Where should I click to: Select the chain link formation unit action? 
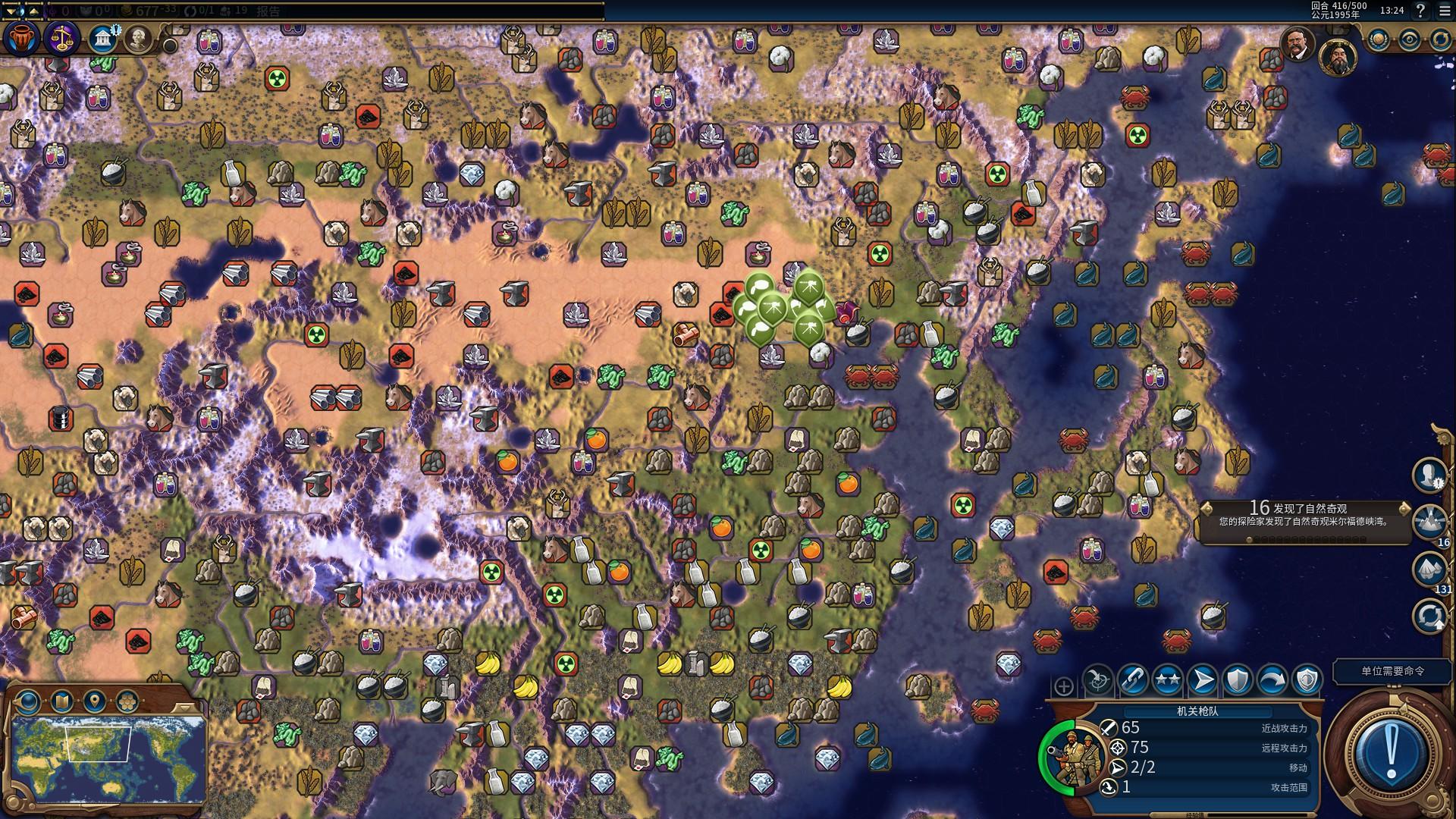click(1132, 680)
